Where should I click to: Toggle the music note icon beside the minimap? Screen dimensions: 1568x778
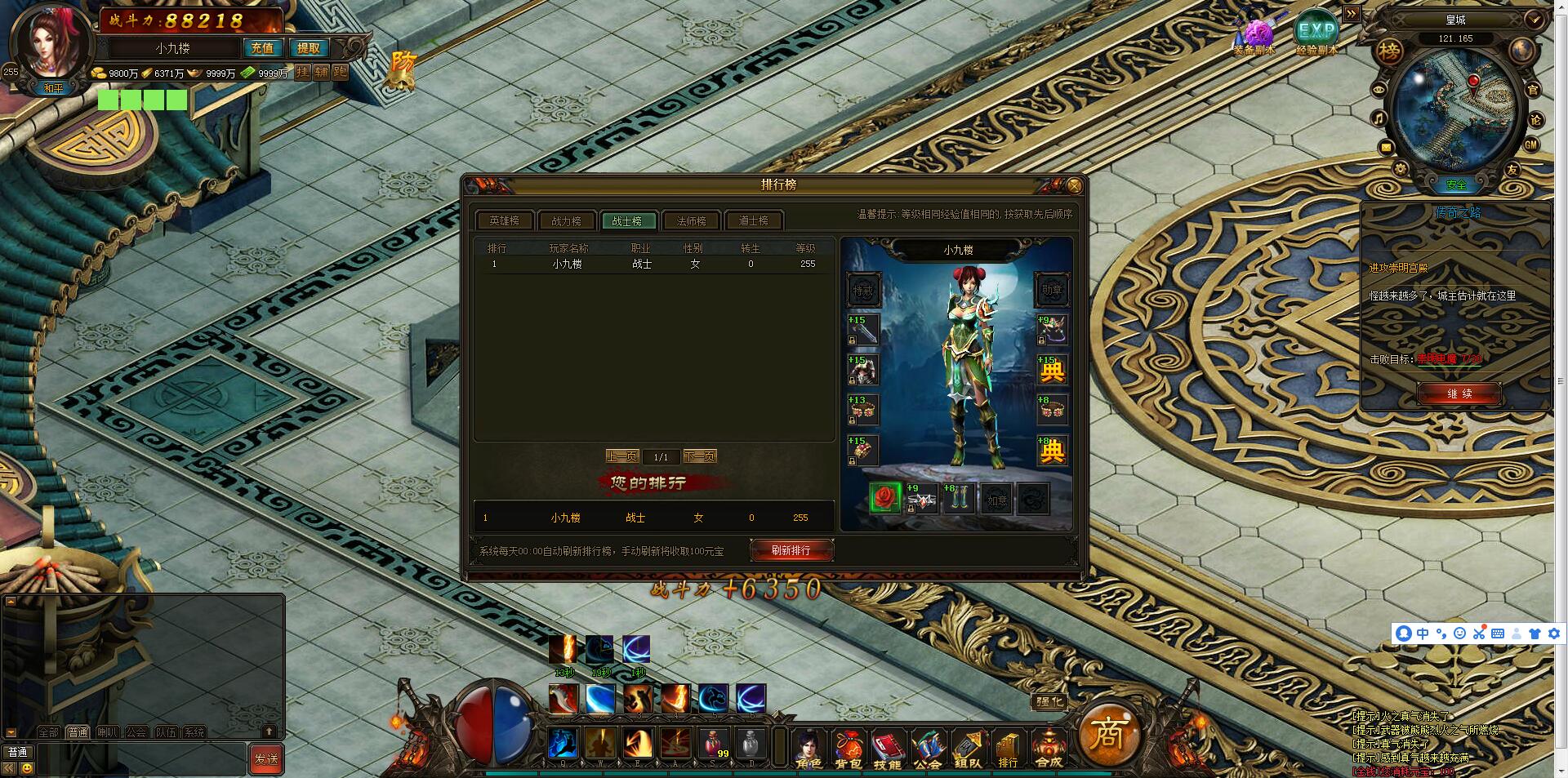coord(1379,118)
